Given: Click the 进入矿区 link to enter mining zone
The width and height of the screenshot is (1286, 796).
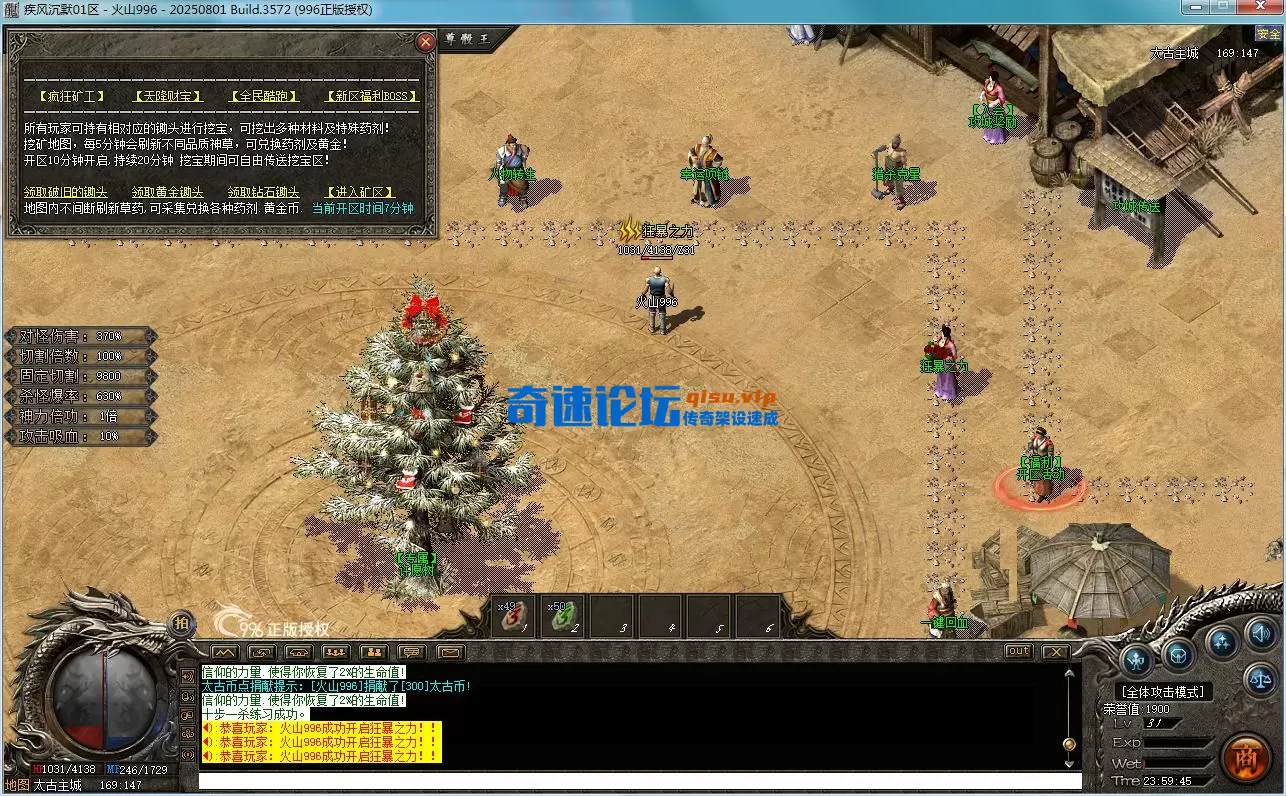Looking at the screenshot, I should [x=360, y=192].
